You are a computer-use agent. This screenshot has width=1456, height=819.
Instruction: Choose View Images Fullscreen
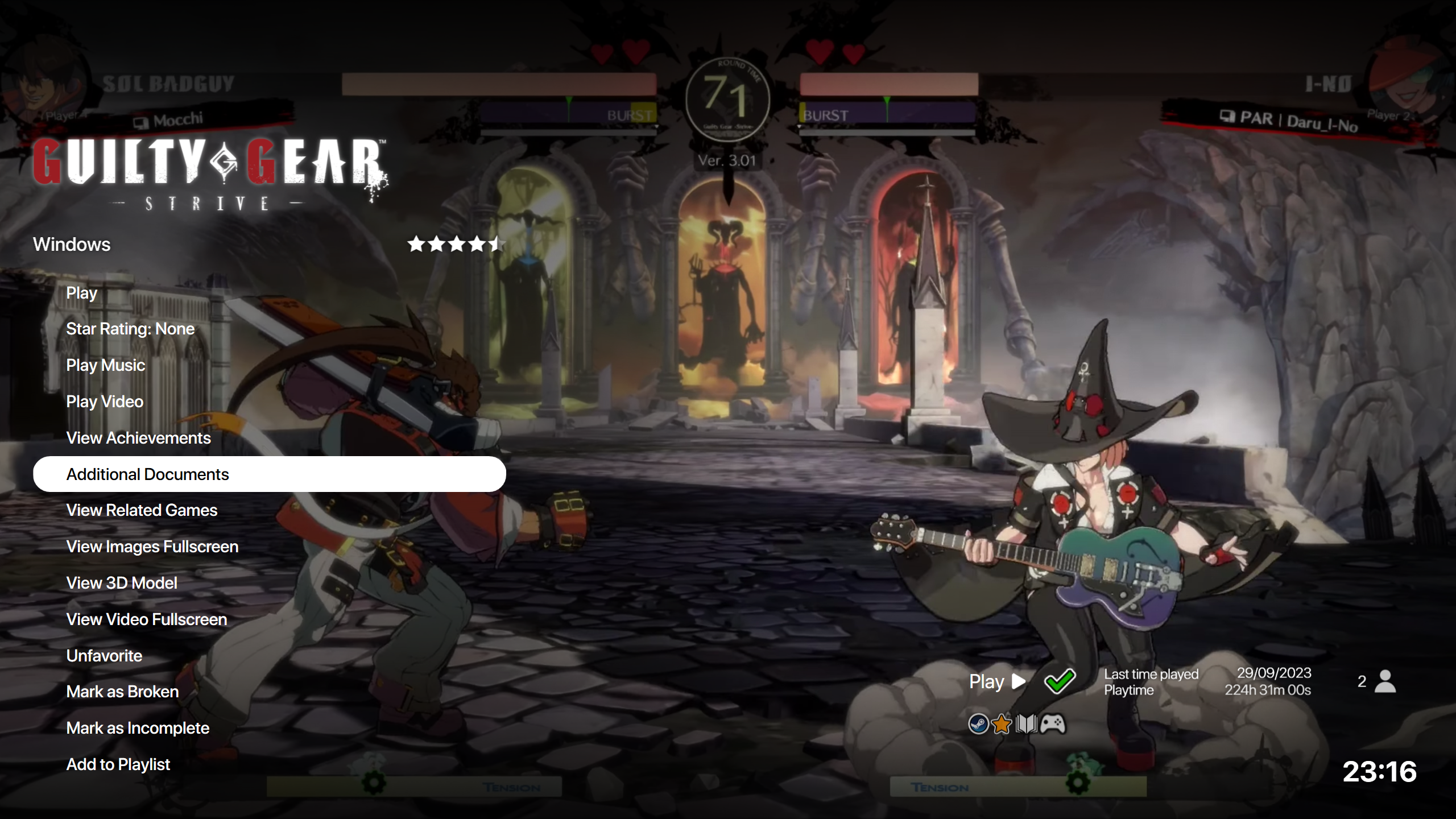152,547
